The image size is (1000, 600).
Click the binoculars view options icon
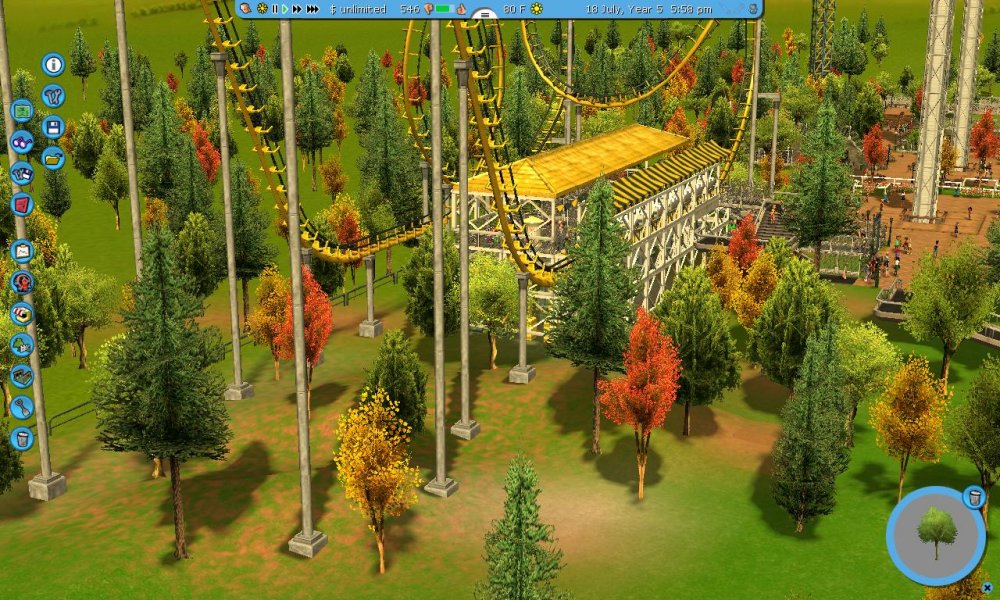coord(22,141)
